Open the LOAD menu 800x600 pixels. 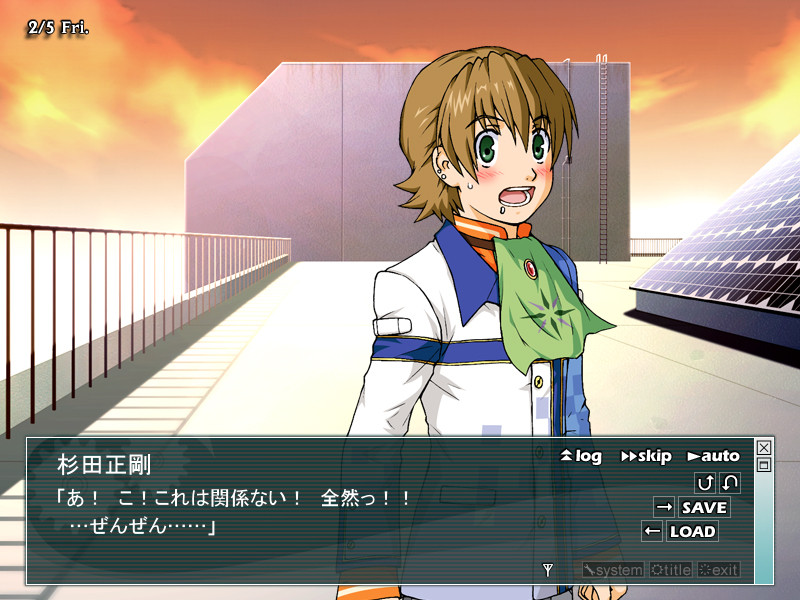[x=692, y=531]
